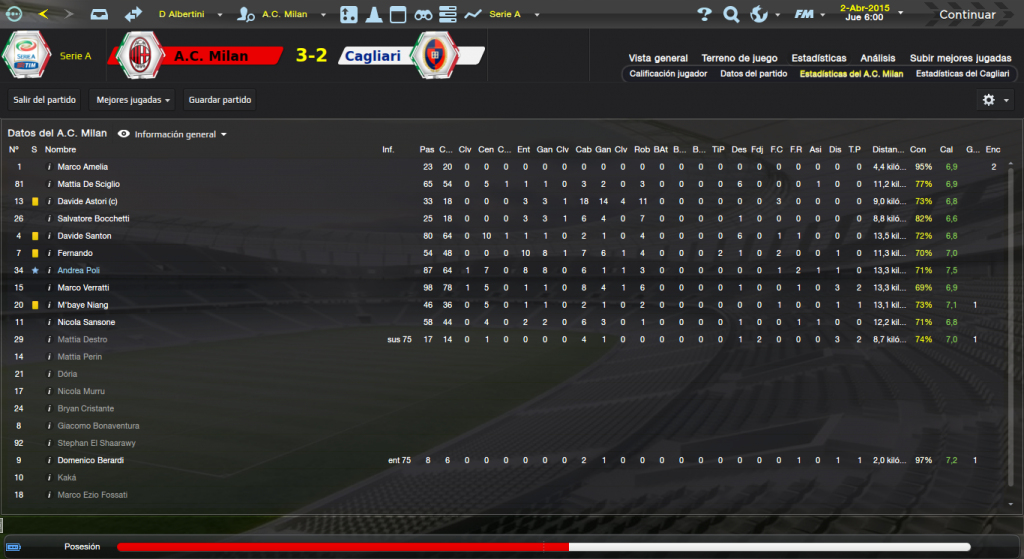Open the magnifying glass search
This screenshot has width=1024, height=559.
pyautogui.click(x=731, y=15)
